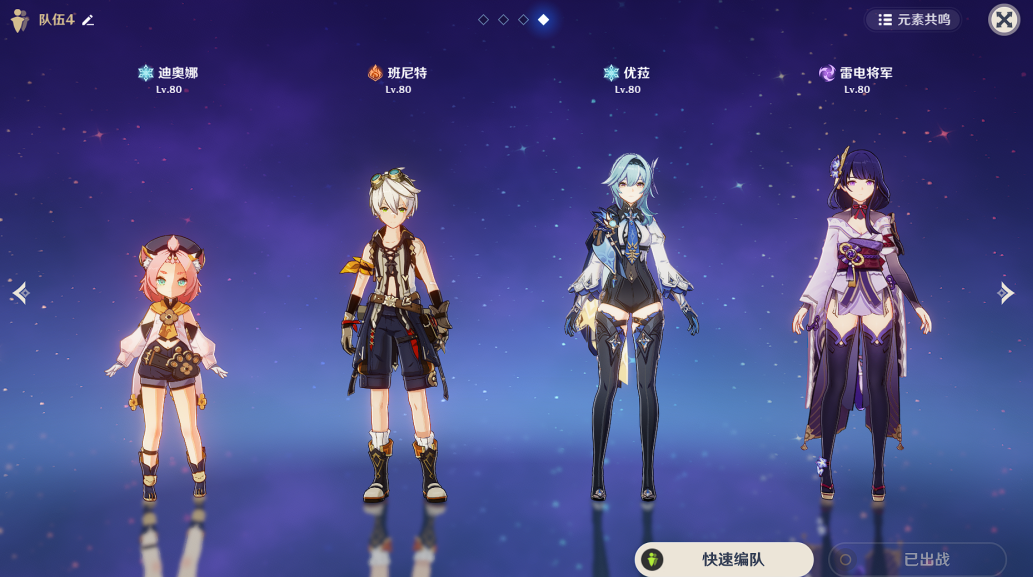This screenshot has width=1033, height=577.
Task: Click the 已出战 deployed button
Action: point(917,560)
